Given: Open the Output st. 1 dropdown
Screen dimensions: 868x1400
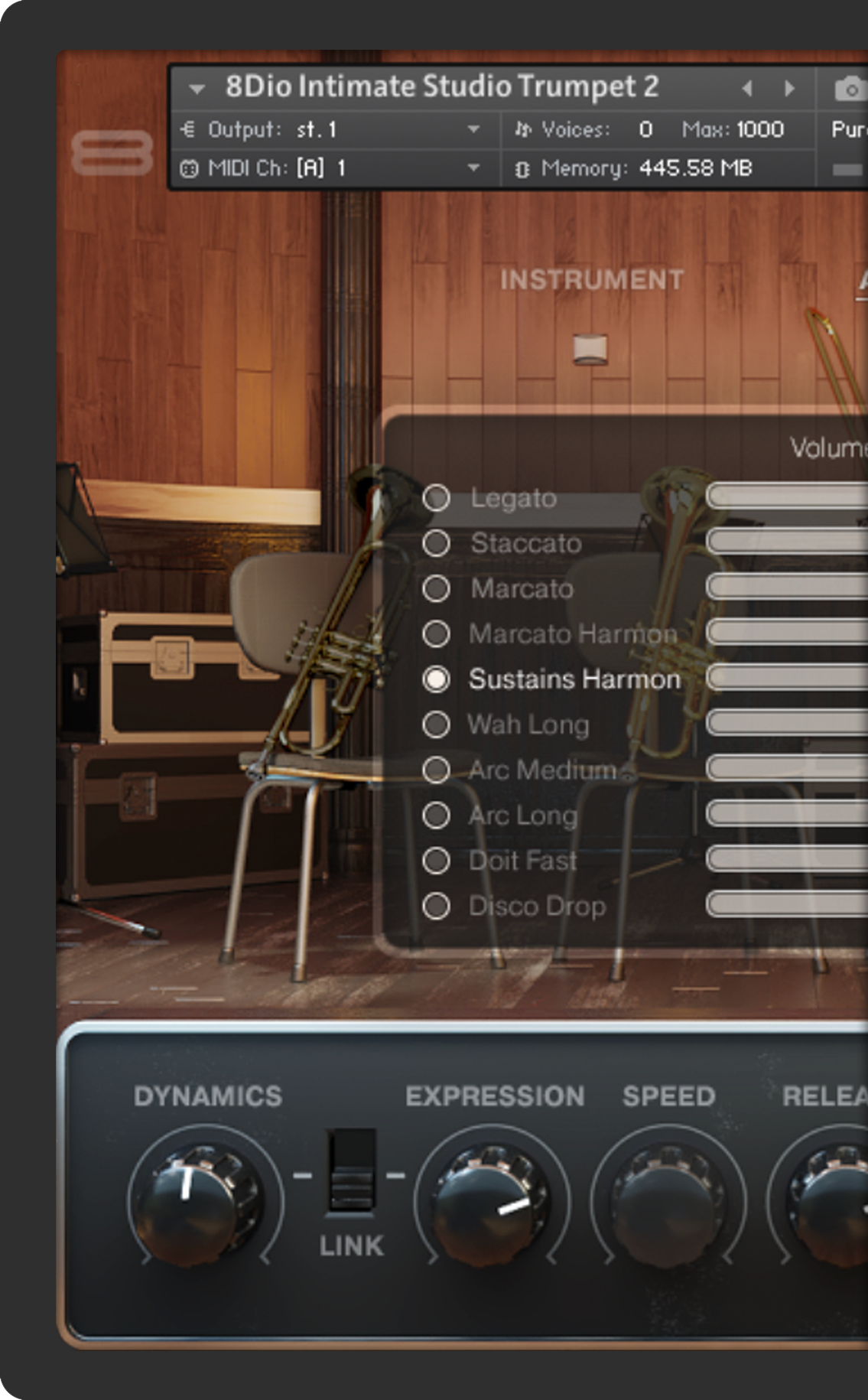Looking at the screenshot, I should point(473,129).
